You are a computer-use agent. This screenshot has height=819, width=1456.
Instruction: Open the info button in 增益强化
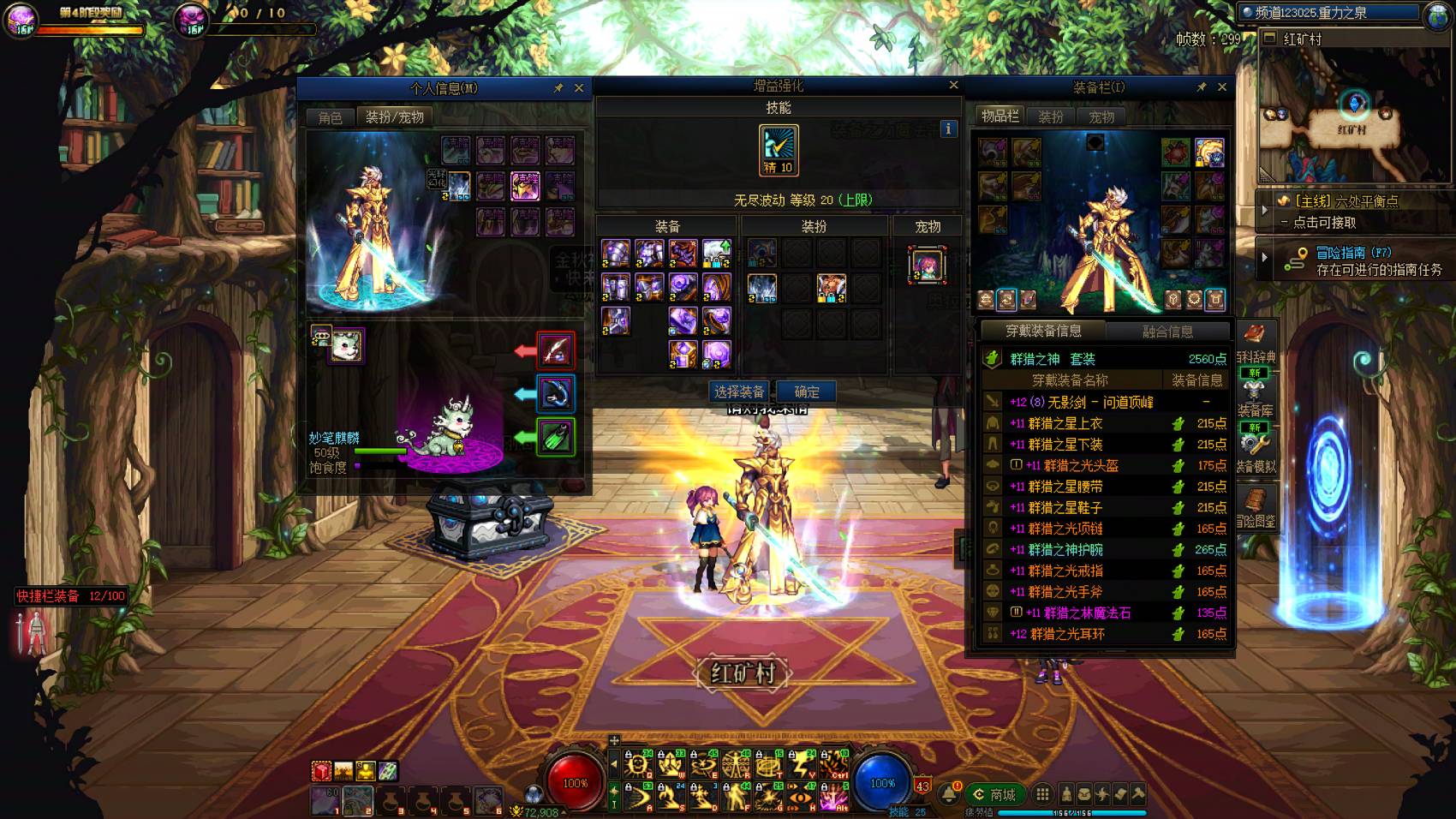(x=948, y=129)
